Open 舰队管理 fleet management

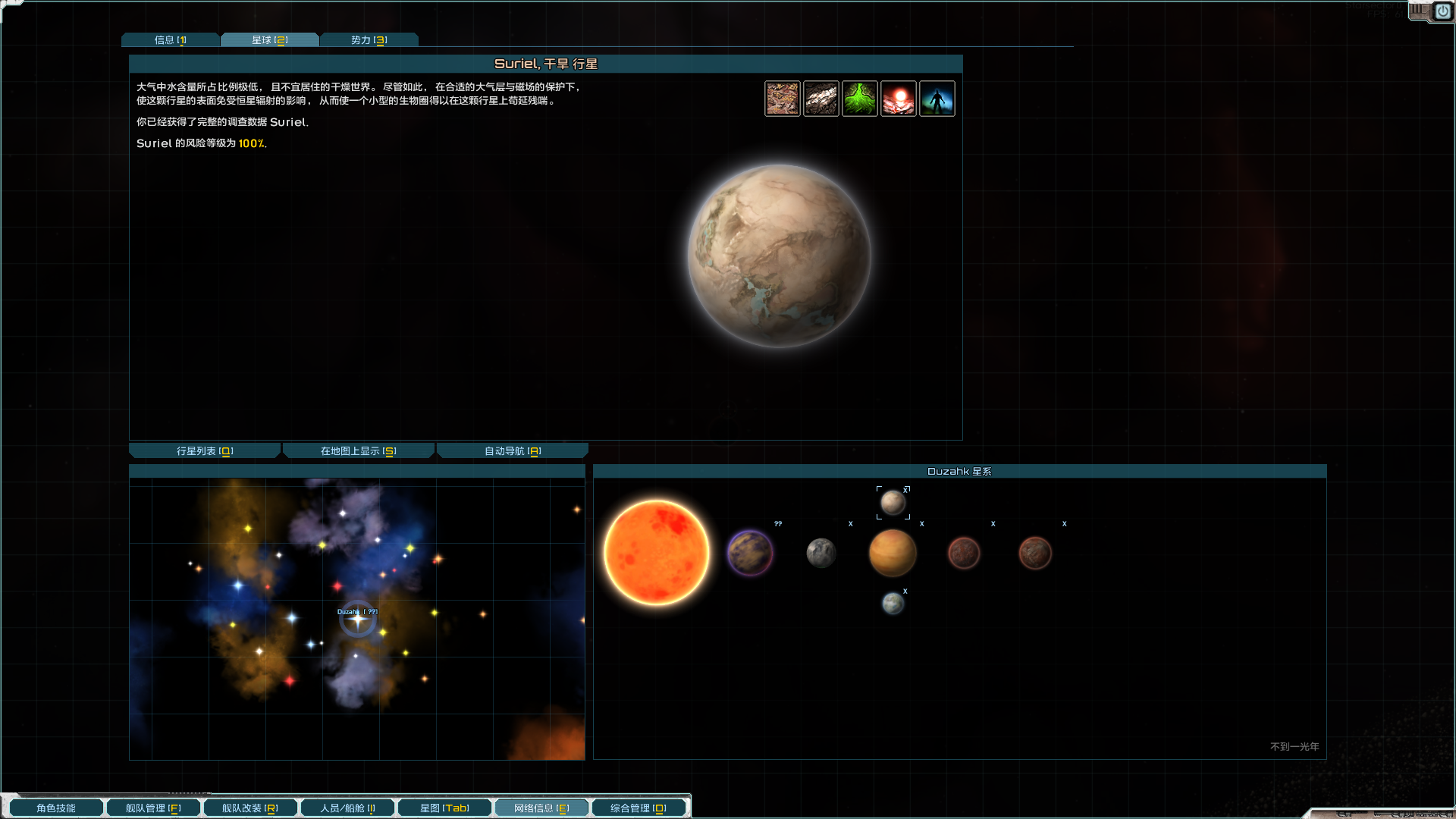153,808
